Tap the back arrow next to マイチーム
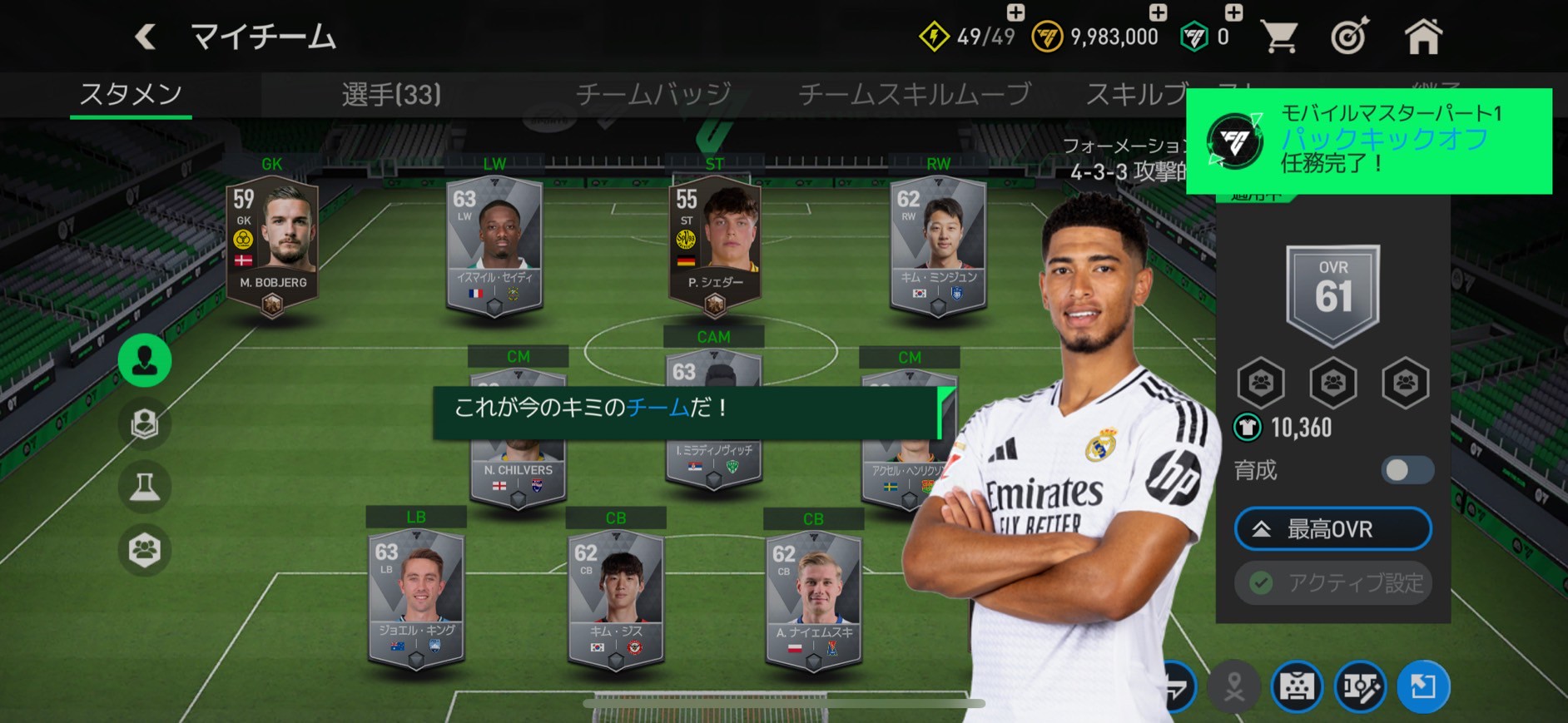The height and width of the screenshot is (723, 1568). 146,35
